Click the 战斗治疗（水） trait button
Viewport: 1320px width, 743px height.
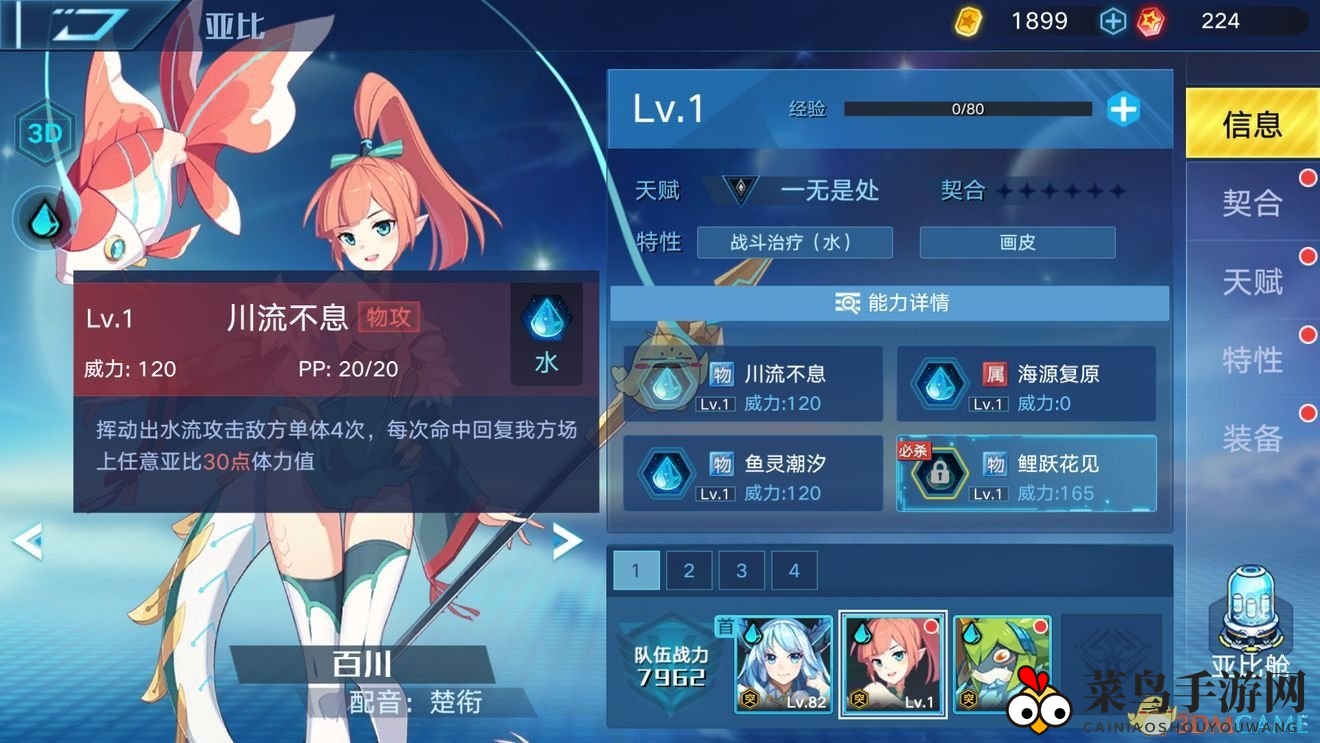795,242
